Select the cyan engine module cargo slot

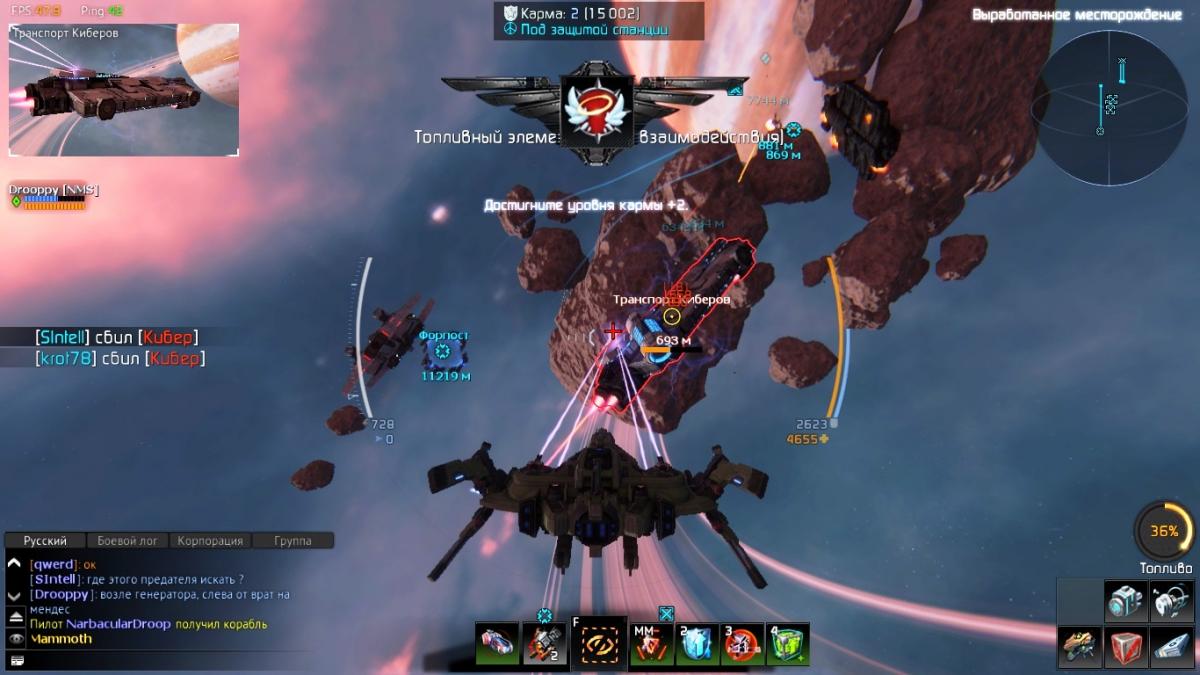tap(1126, 602)
